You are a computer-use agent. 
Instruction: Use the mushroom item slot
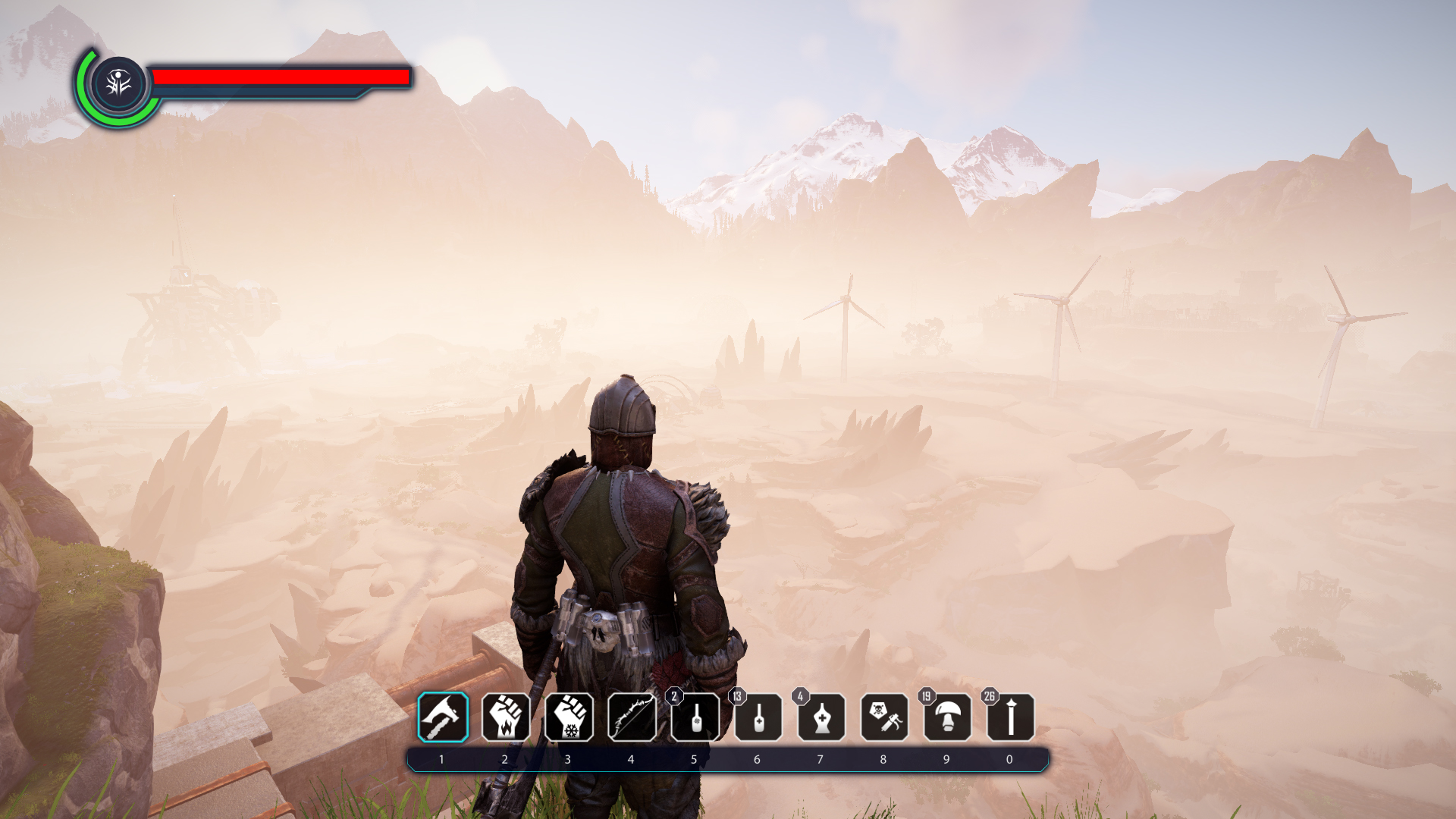(947, 717)
